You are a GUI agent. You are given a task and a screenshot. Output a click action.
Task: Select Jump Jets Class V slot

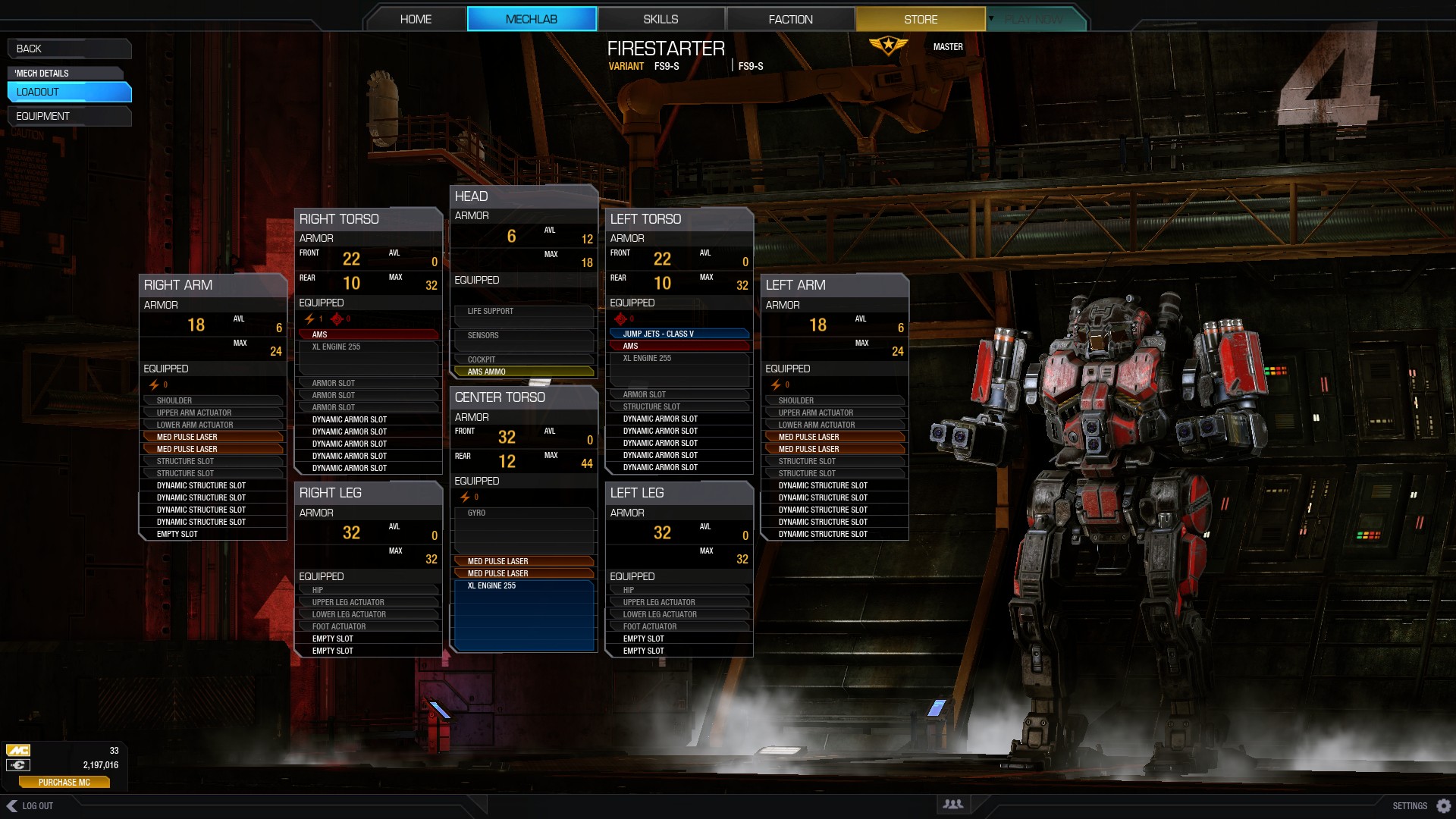679,334
